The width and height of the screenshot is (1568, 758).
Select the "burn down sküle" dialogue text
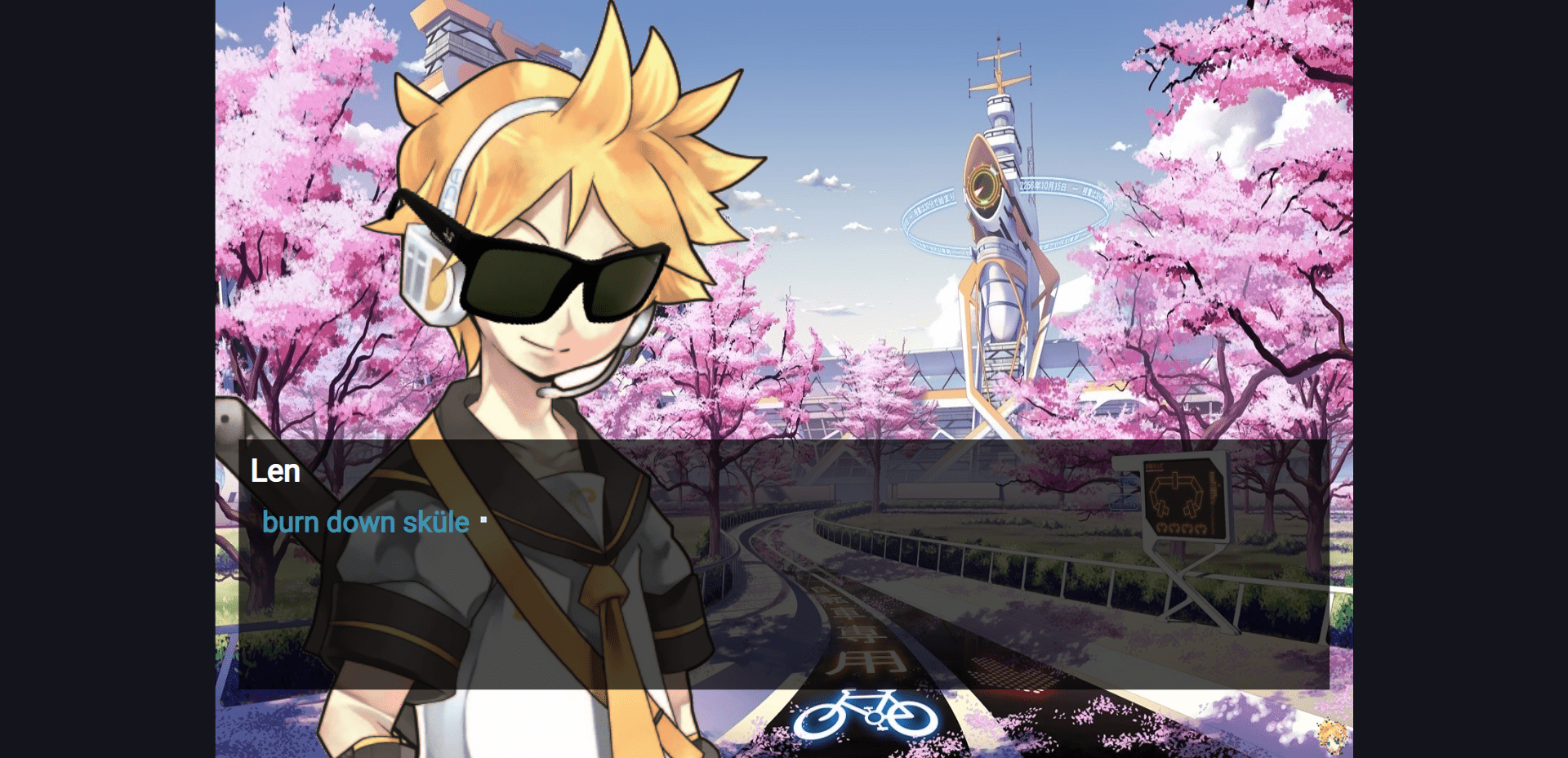coord(365,522)
